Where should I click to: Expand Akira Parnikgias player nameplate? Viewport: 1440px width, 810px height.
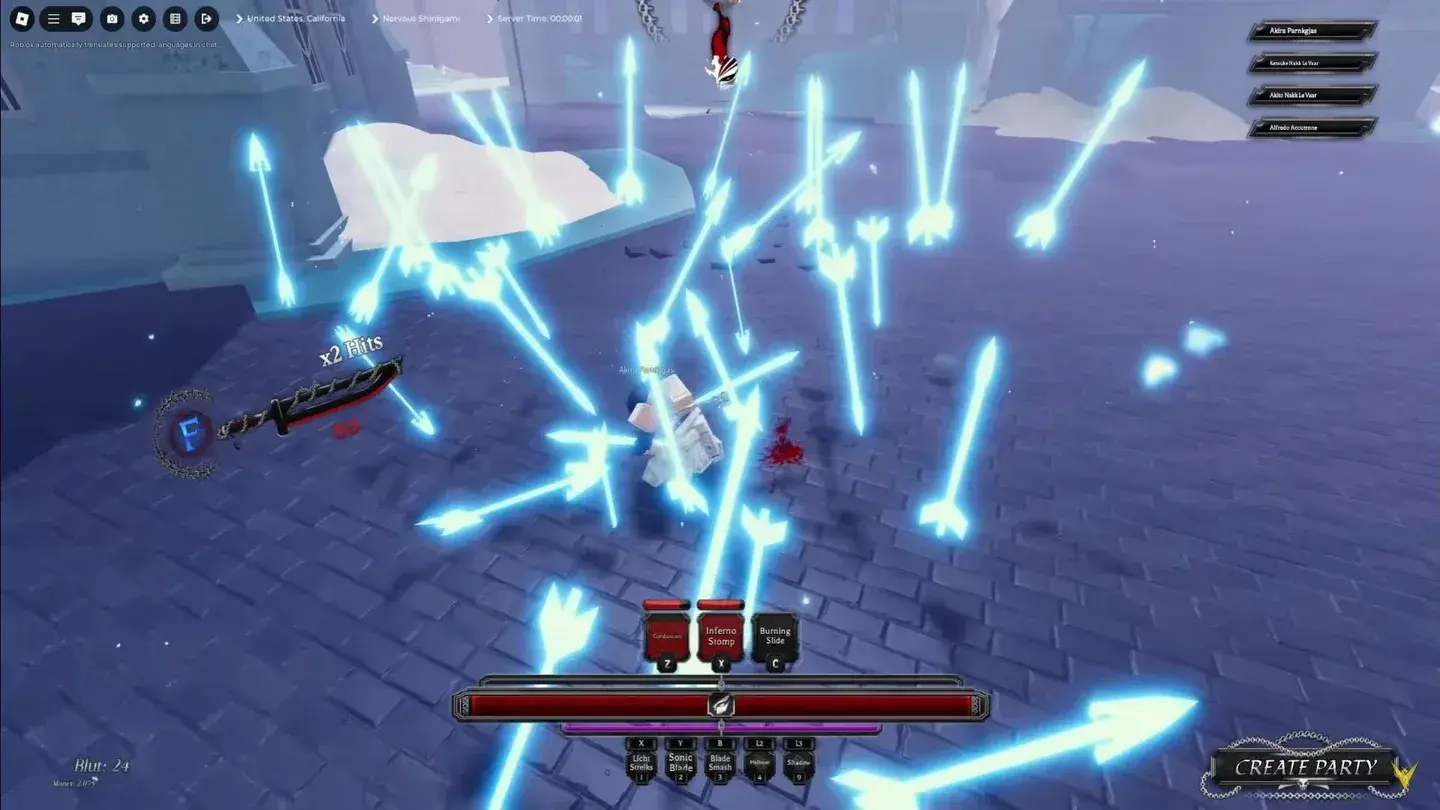coord(1310,30)
